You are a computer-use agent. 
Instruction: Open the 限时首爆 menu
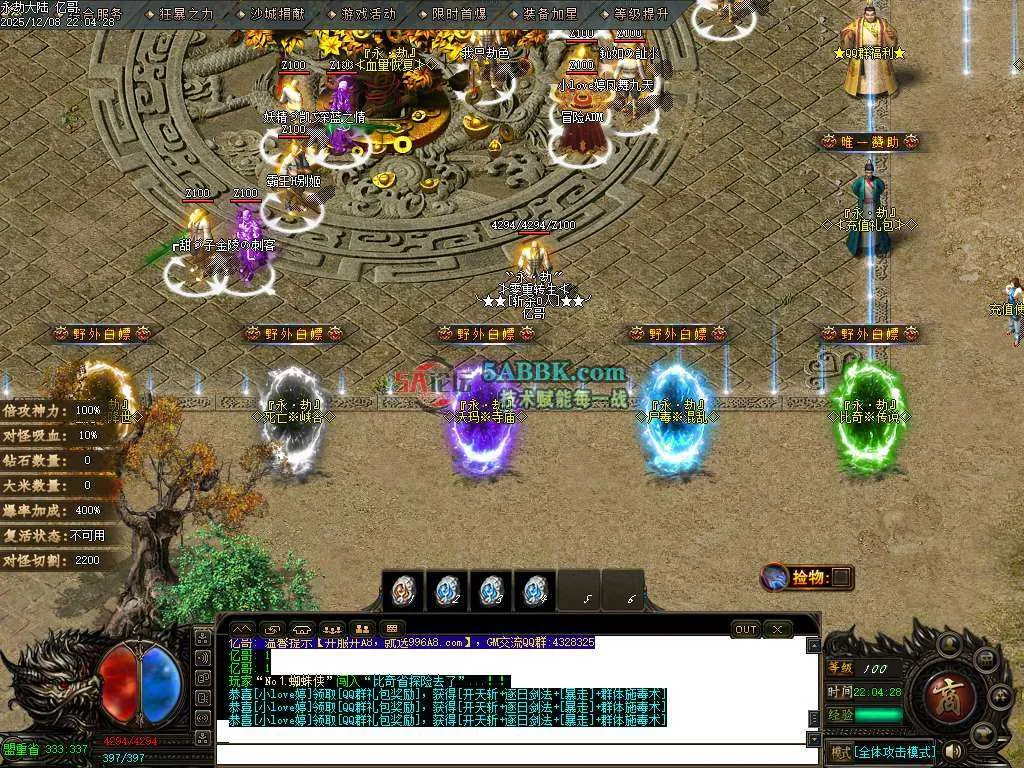[459, 14]
